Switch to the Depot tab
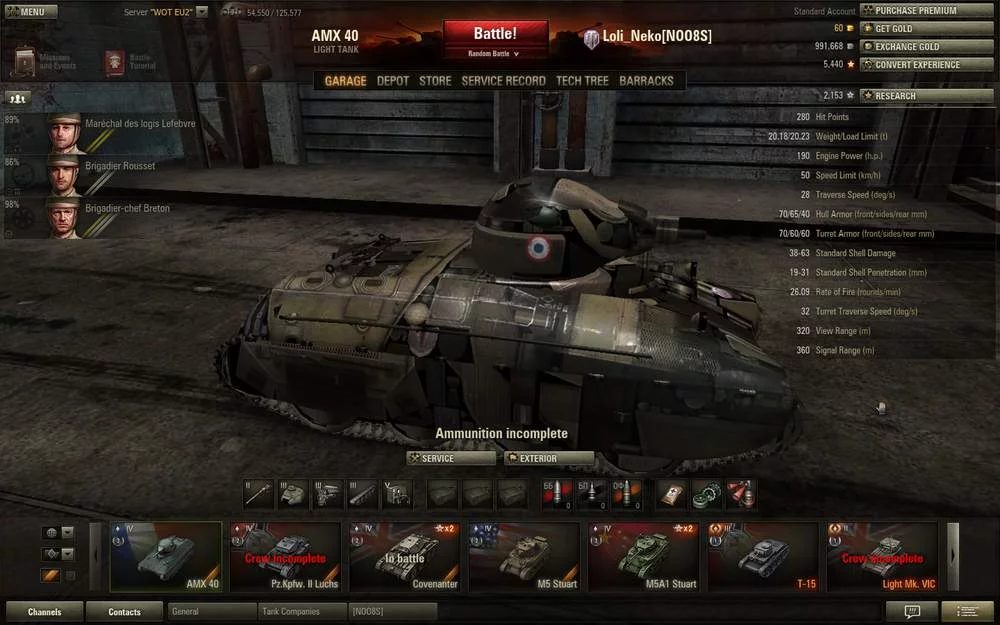Image resolution: width=1000 pixels, height=625 pixels. pyautogui.click(x=393, y=81)
